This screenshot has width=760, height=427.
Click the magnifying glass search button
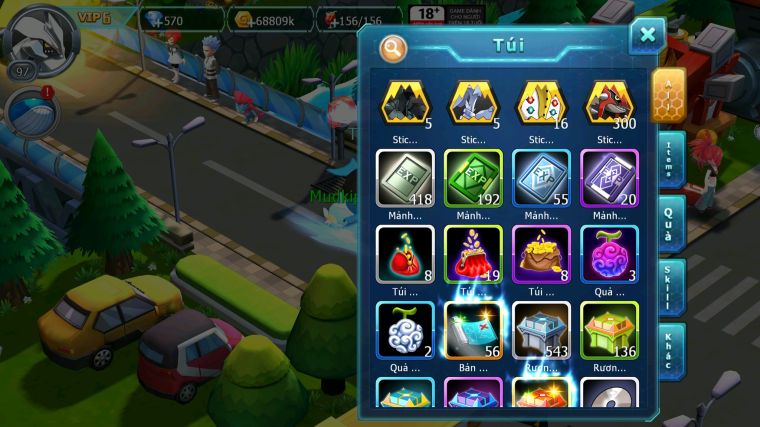393,47
